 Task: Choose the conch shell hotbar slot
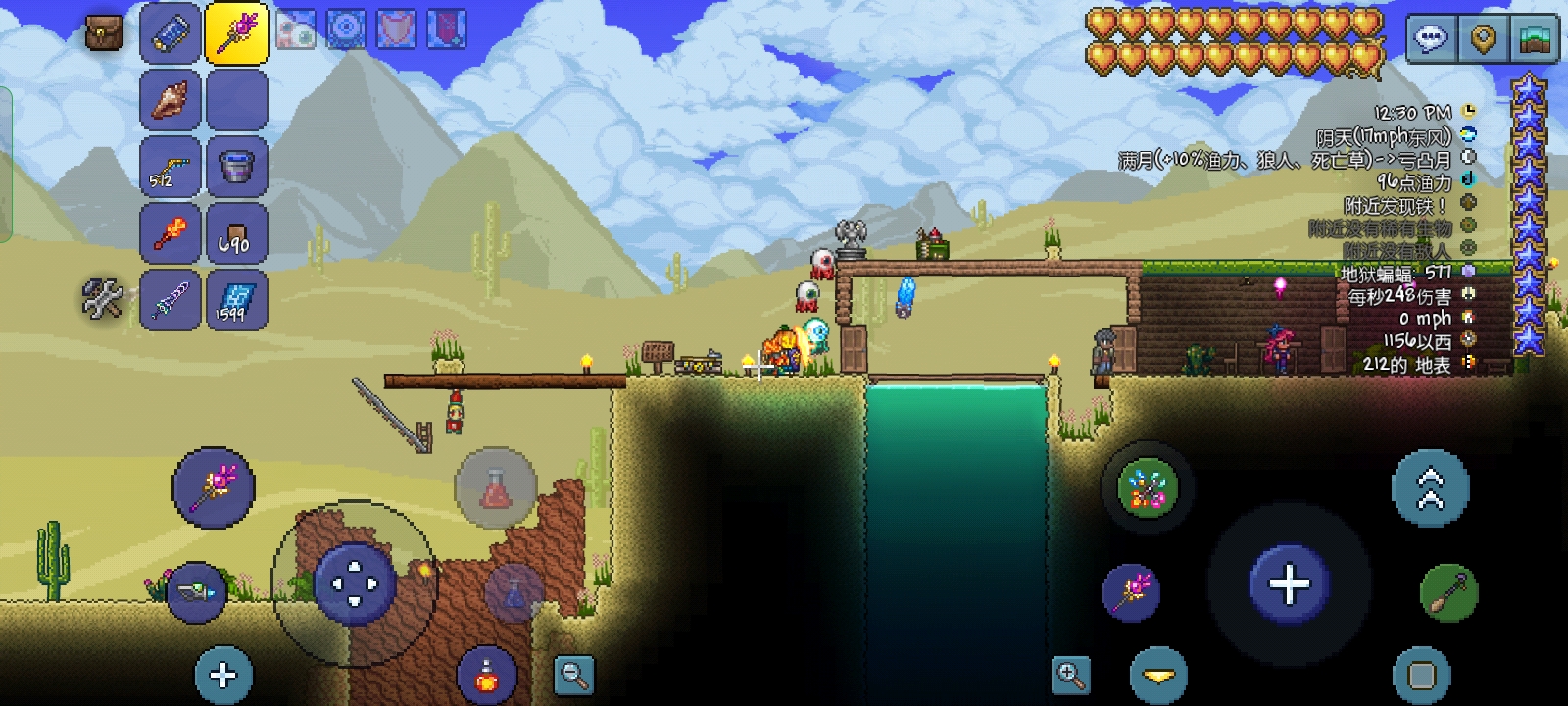pos(171,99)
